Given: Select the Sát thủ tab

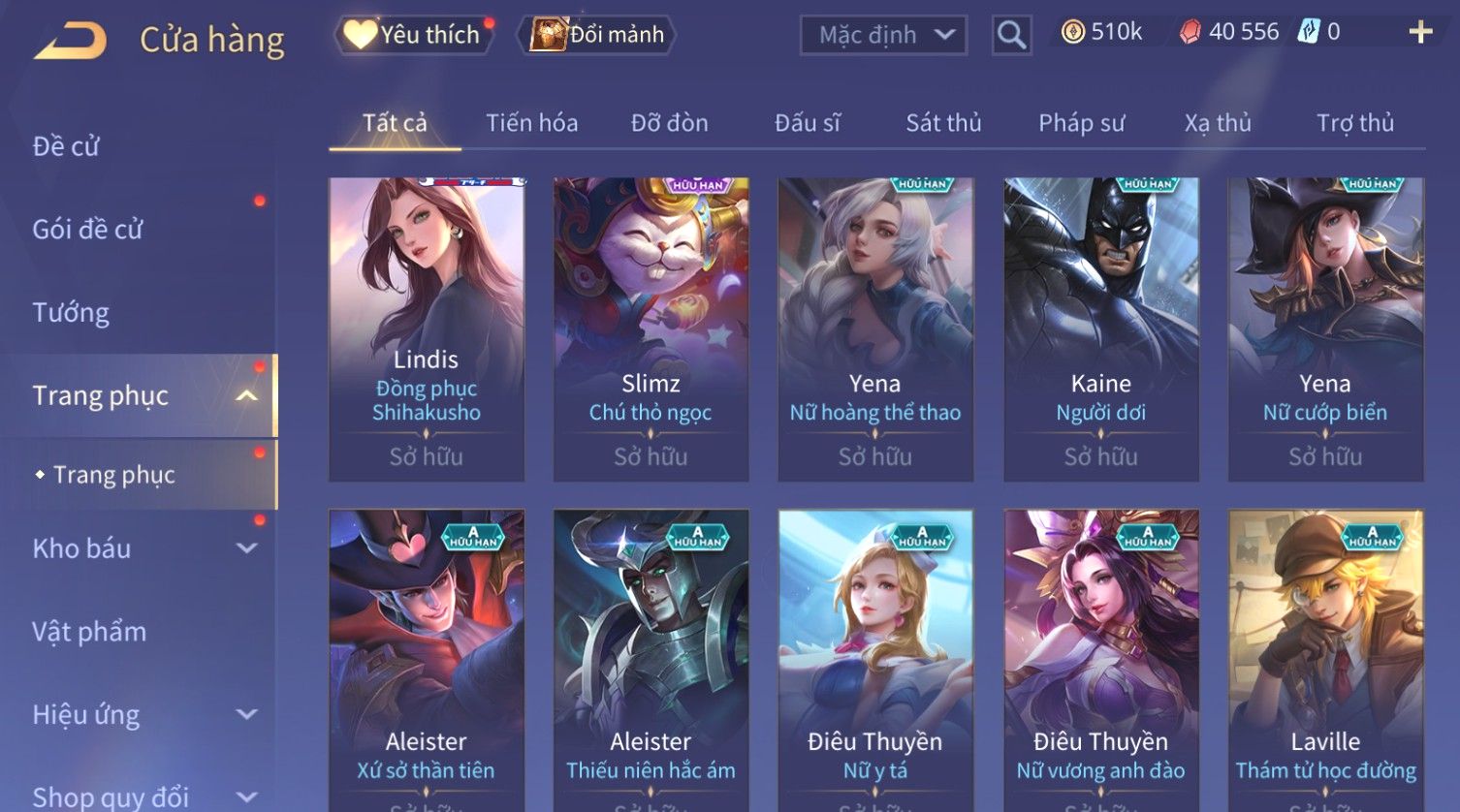Looking at the screenshot, I should [943, 123].
